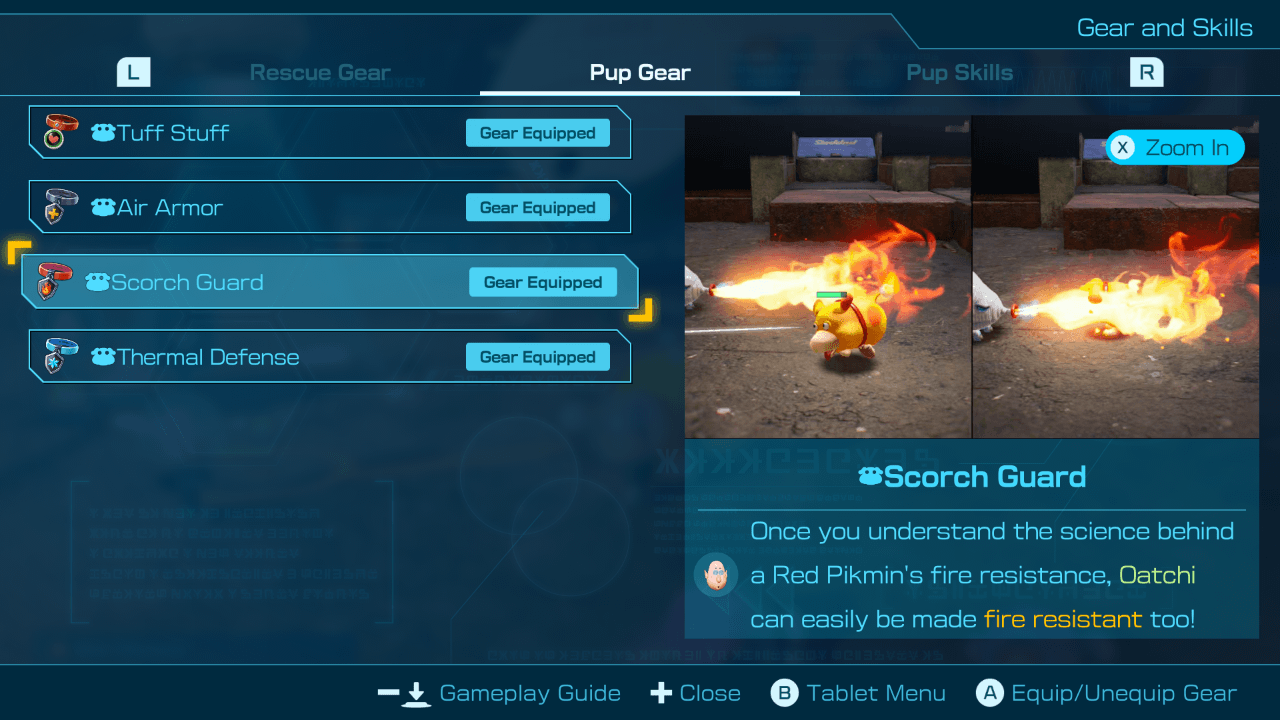The height and width of the screenshot is (720, 1280).
Task: Open the Pup Skills tab
Action: click(959, 71)
